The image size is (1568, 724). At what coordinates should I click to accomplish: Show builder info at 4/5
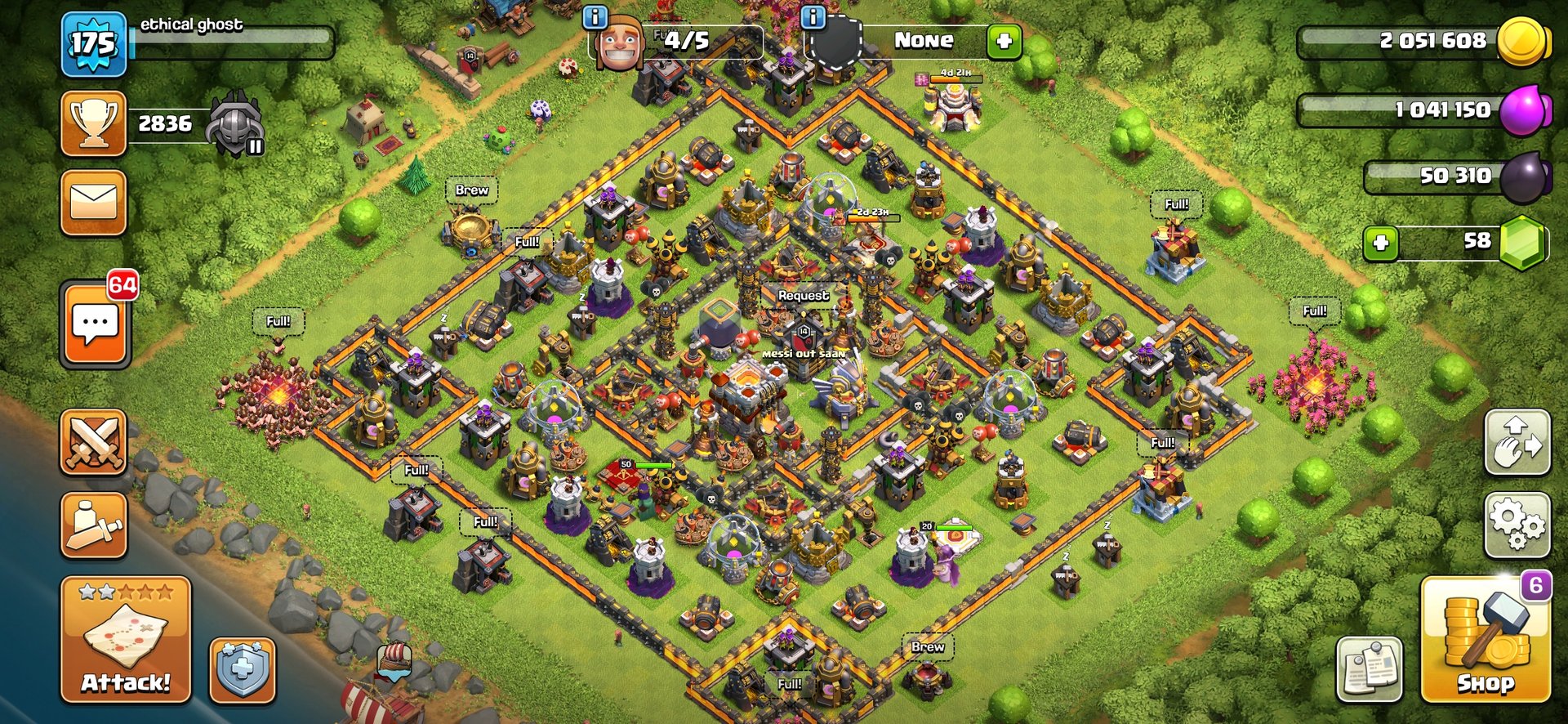pyautogui.click(x=595, y=16)
